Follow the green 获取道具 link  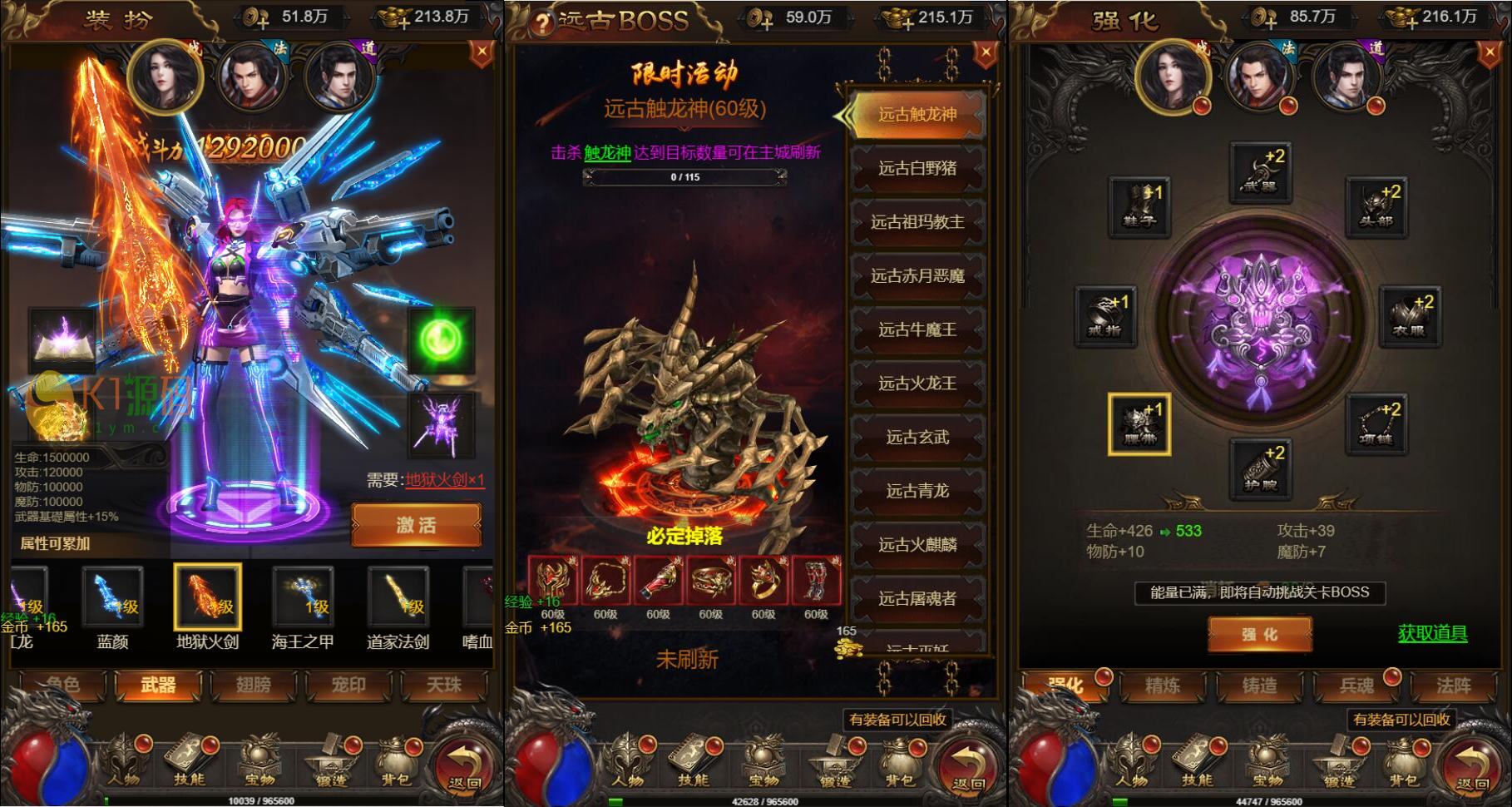point(1432,634)
